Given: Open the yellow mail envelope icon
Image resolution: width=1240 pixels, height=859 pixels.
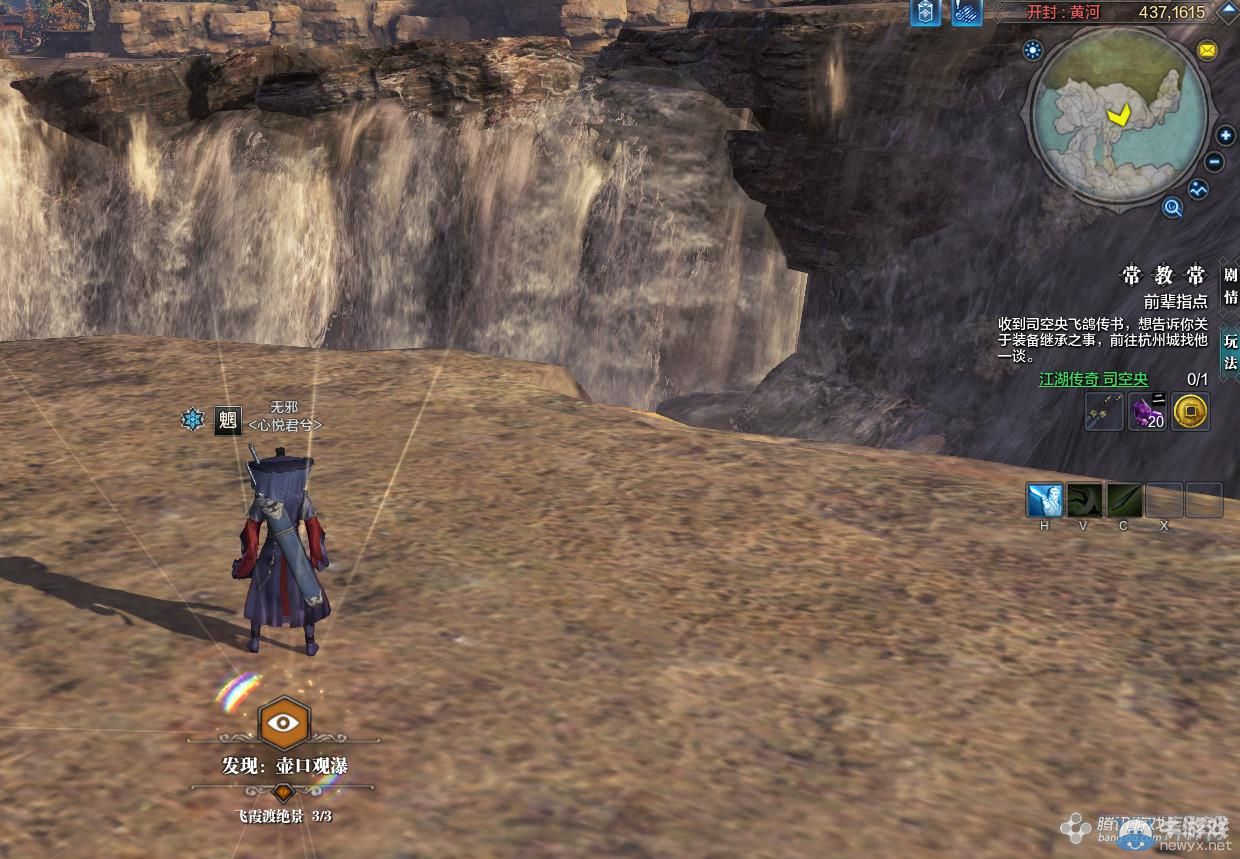Looking at the screenshot, I should [x=1207, y=50].
